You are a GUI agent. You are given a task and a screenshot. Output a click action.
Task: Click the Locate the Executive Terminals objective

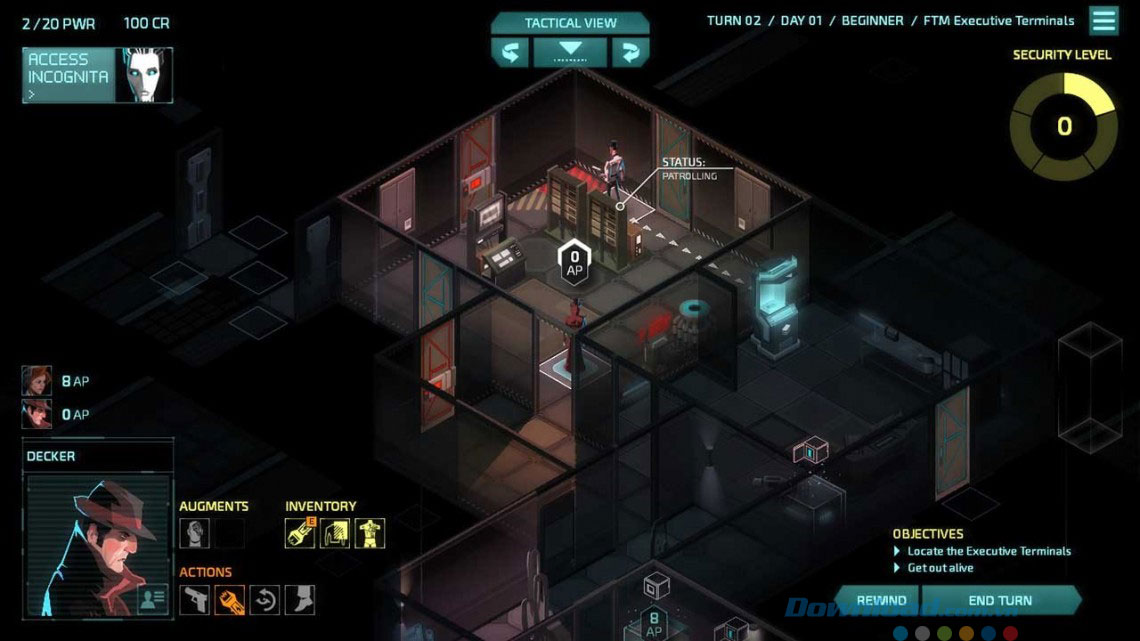coord(988,551)
